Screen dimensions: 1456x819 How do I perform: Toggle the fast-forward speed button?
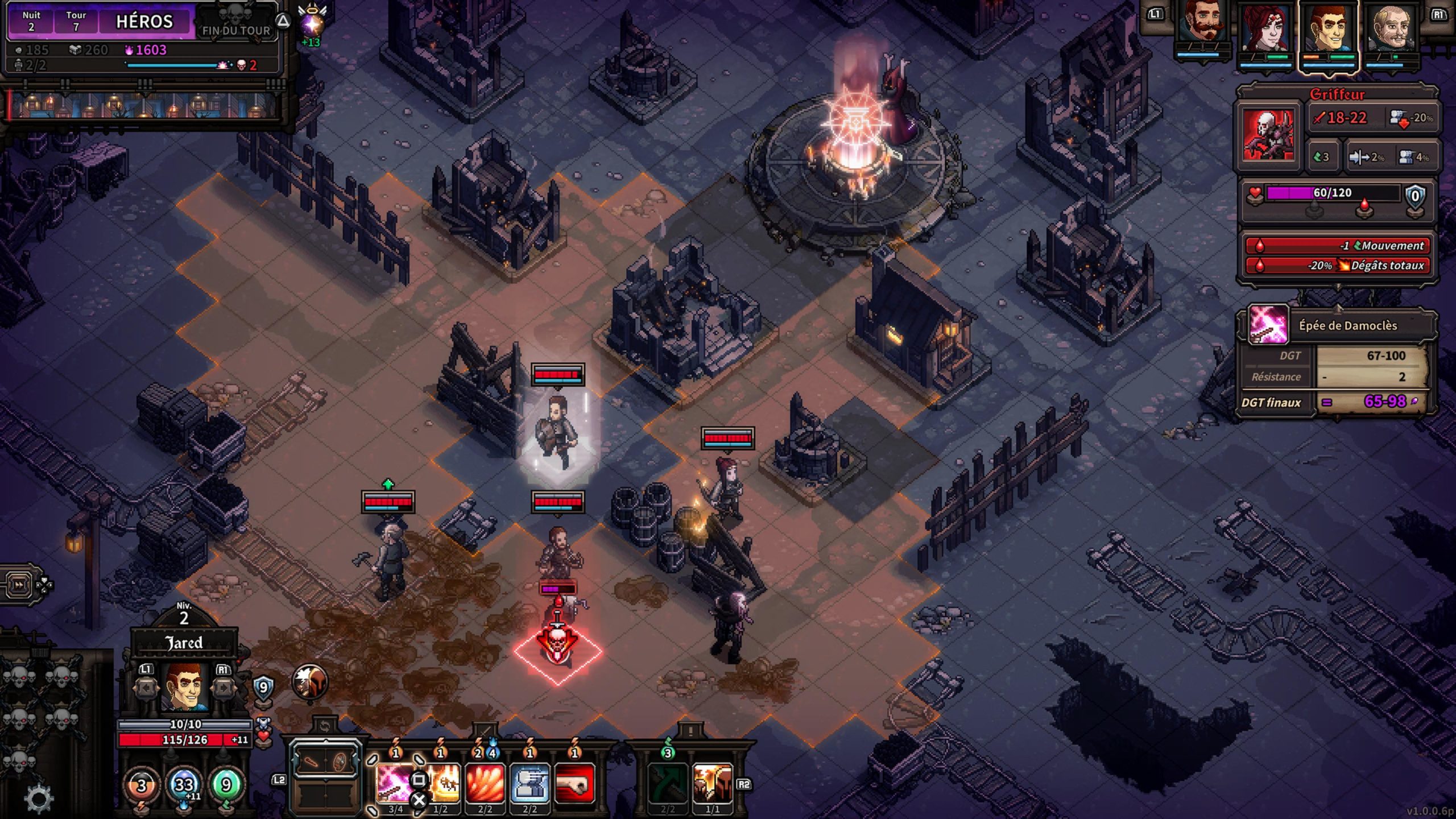19,584
